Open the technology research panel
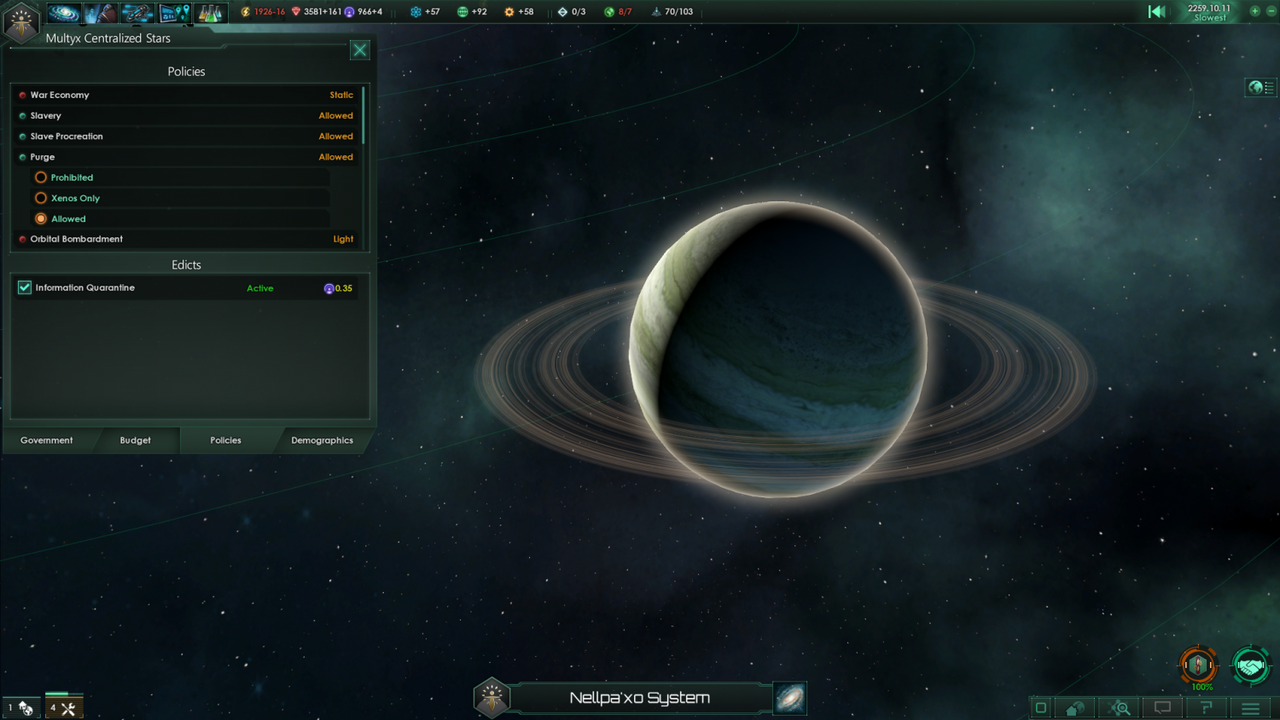Image resolution: width=1280 pixels, height=720 pixels. pos(208,12)
